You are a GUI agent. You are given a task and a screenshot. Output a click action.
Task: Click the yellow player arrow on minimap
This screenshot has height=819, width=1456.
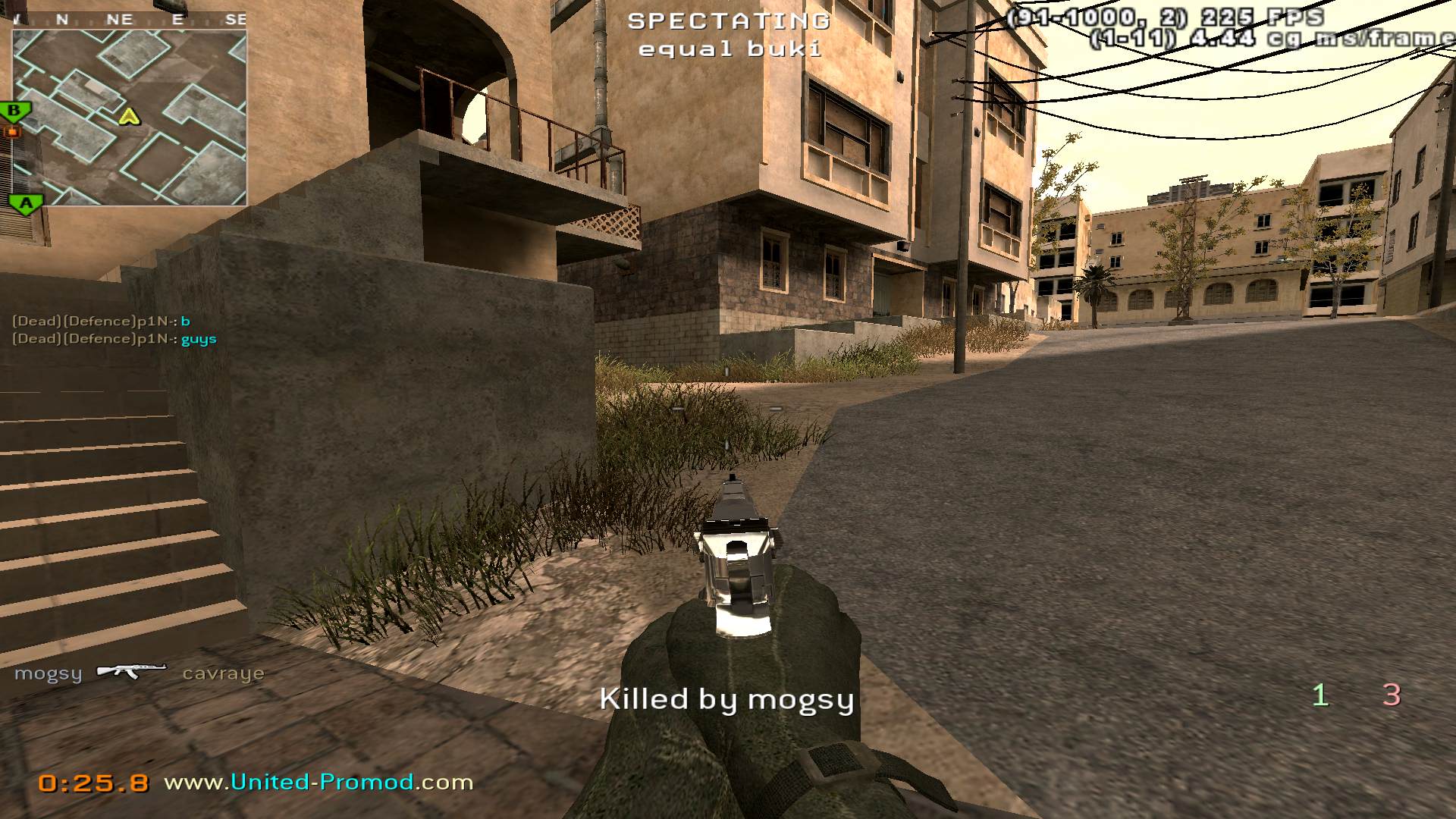tap(130, 117)
